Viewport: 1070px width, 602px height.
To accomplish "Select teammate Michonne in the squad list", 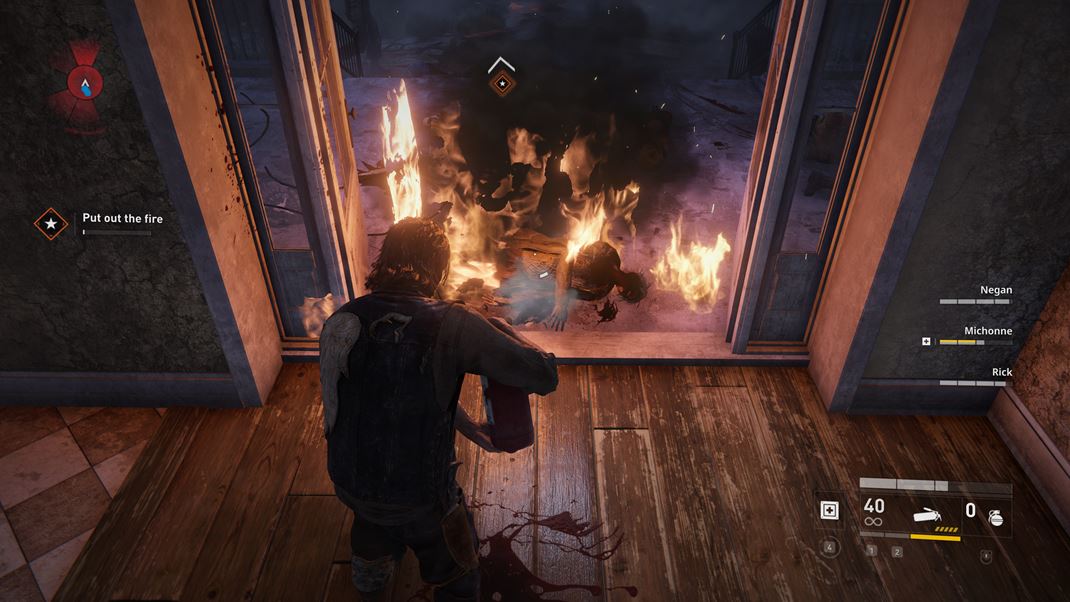I will 987,331.
